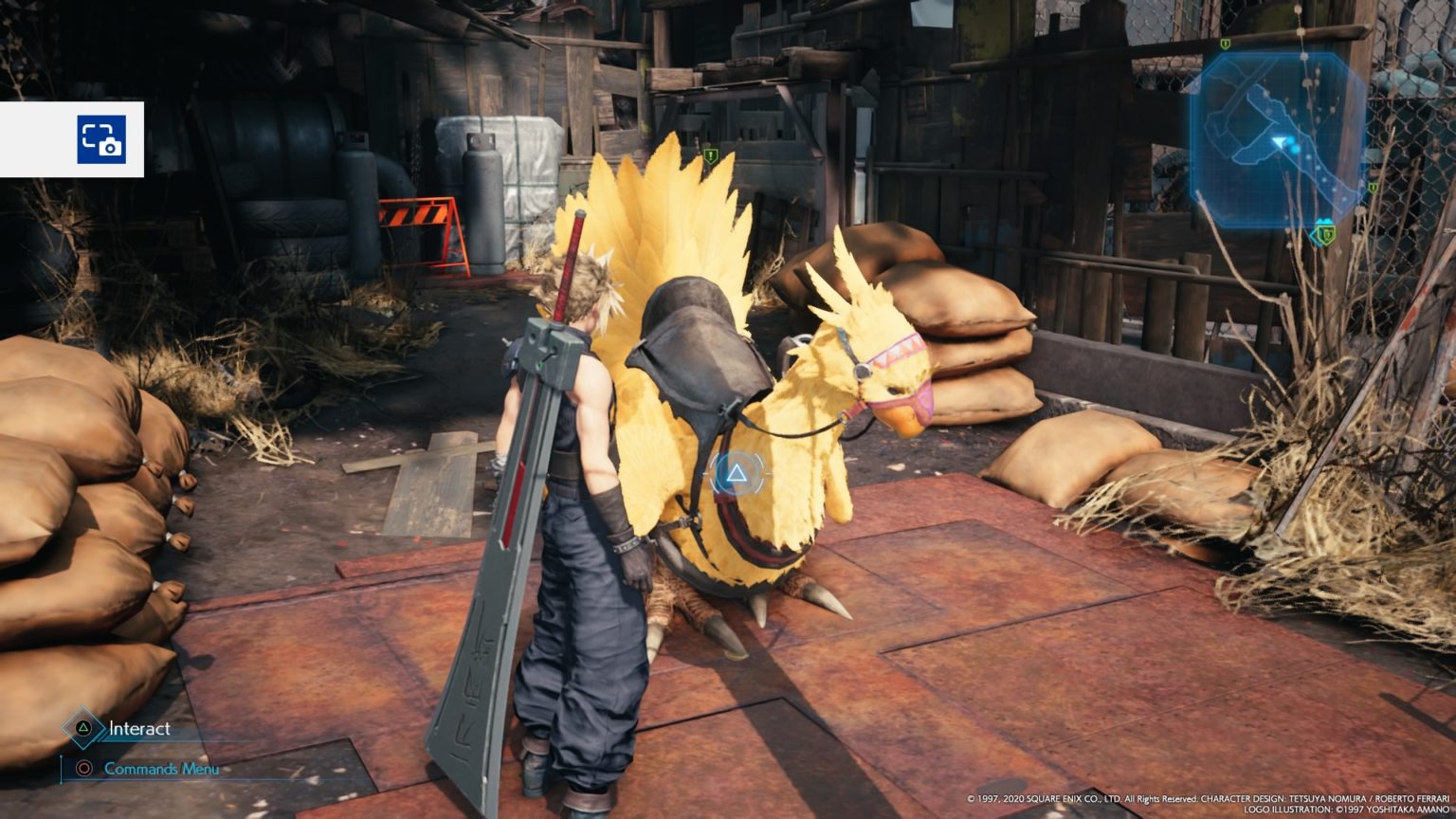Click the circle button icon beside "Commands Menu"

(85, 769)
